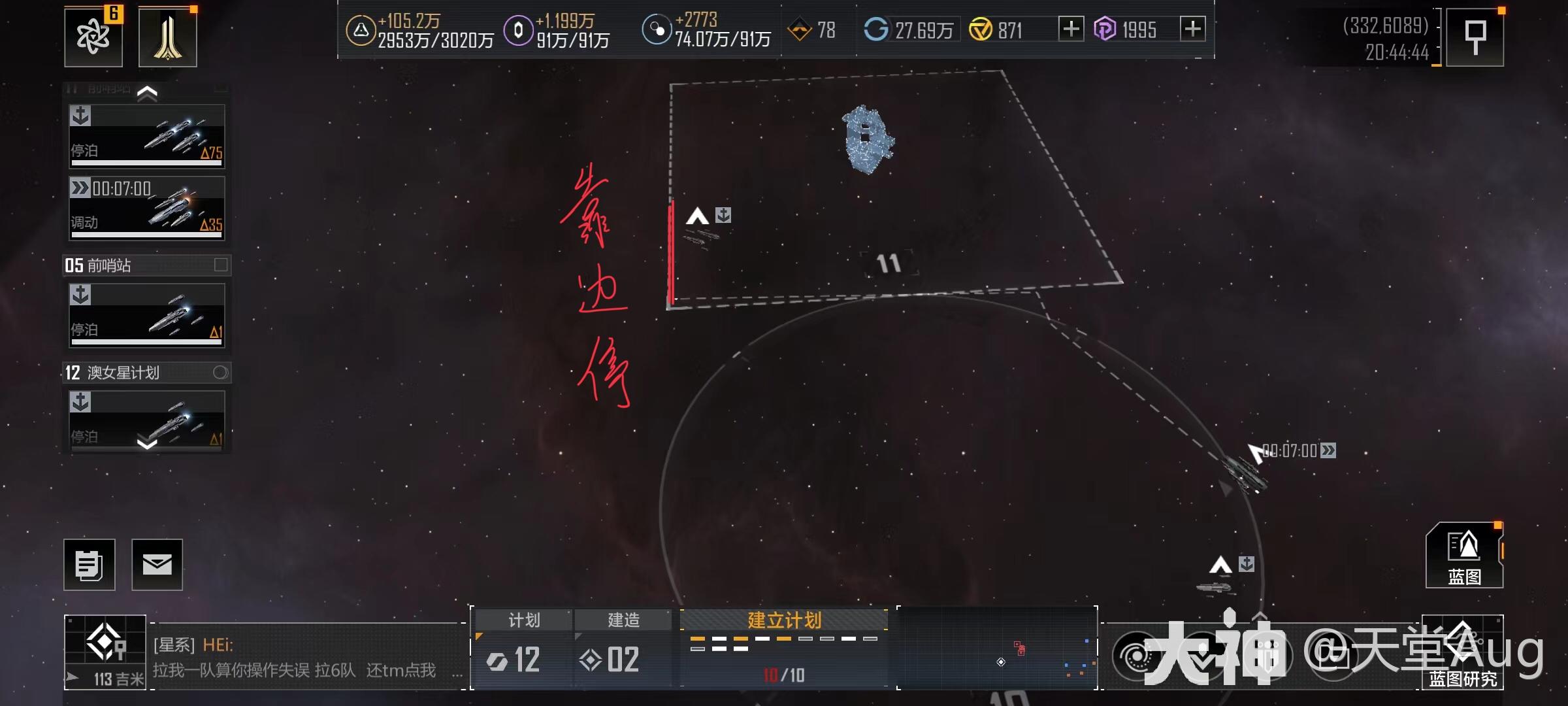Open the 蓝图 blueprint button
This screenshot has height=706, width=1568.
(x=1464, y=556)
